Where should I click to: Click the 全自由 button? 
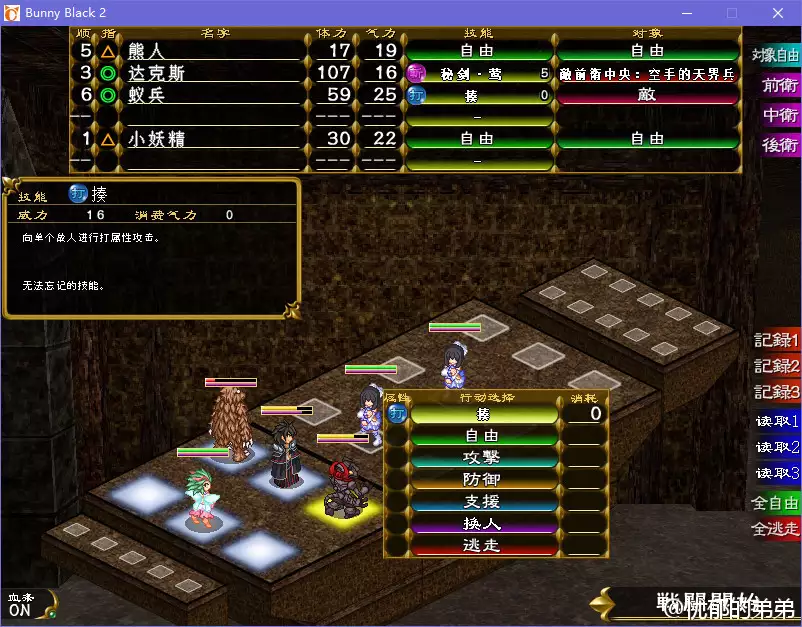[776, 503]
